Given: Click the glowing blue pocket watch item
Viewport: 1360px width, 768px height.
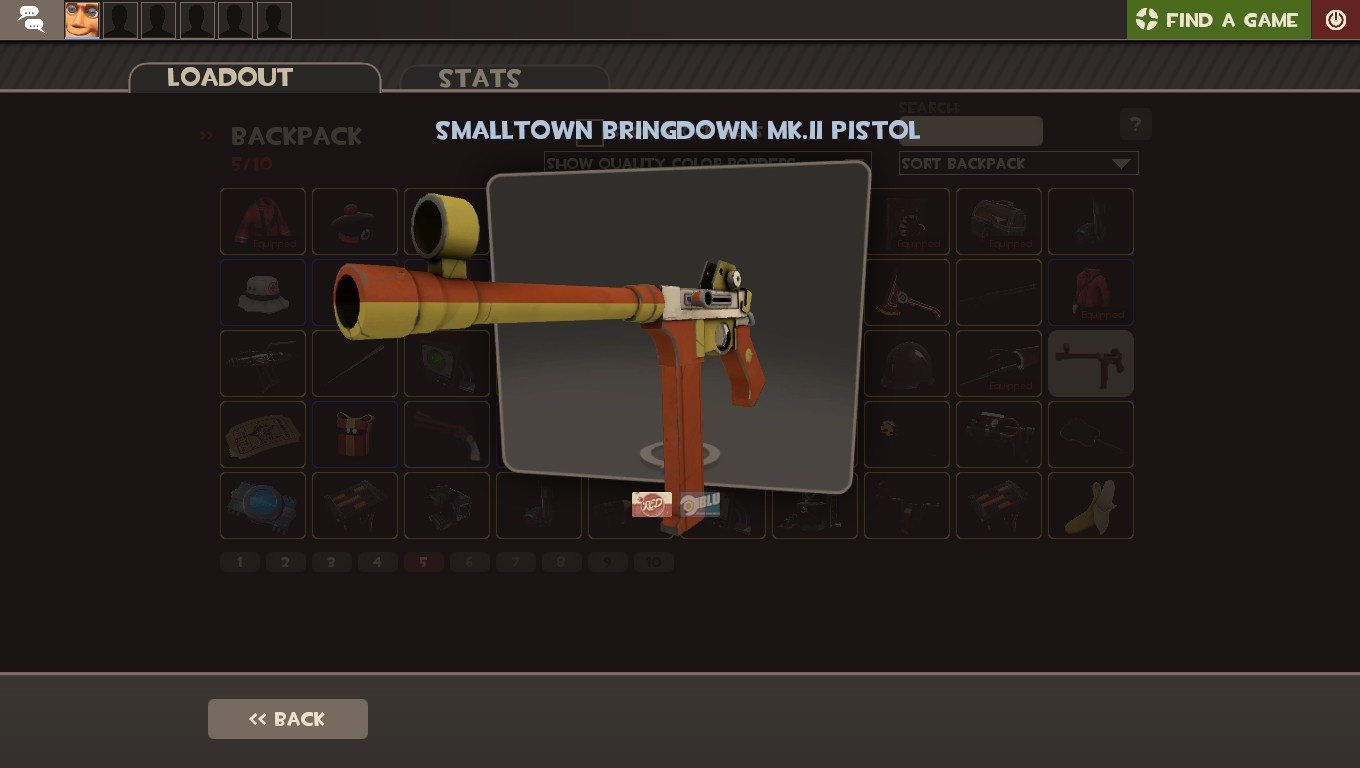Looking at the screenshot, I should (263, 505).
